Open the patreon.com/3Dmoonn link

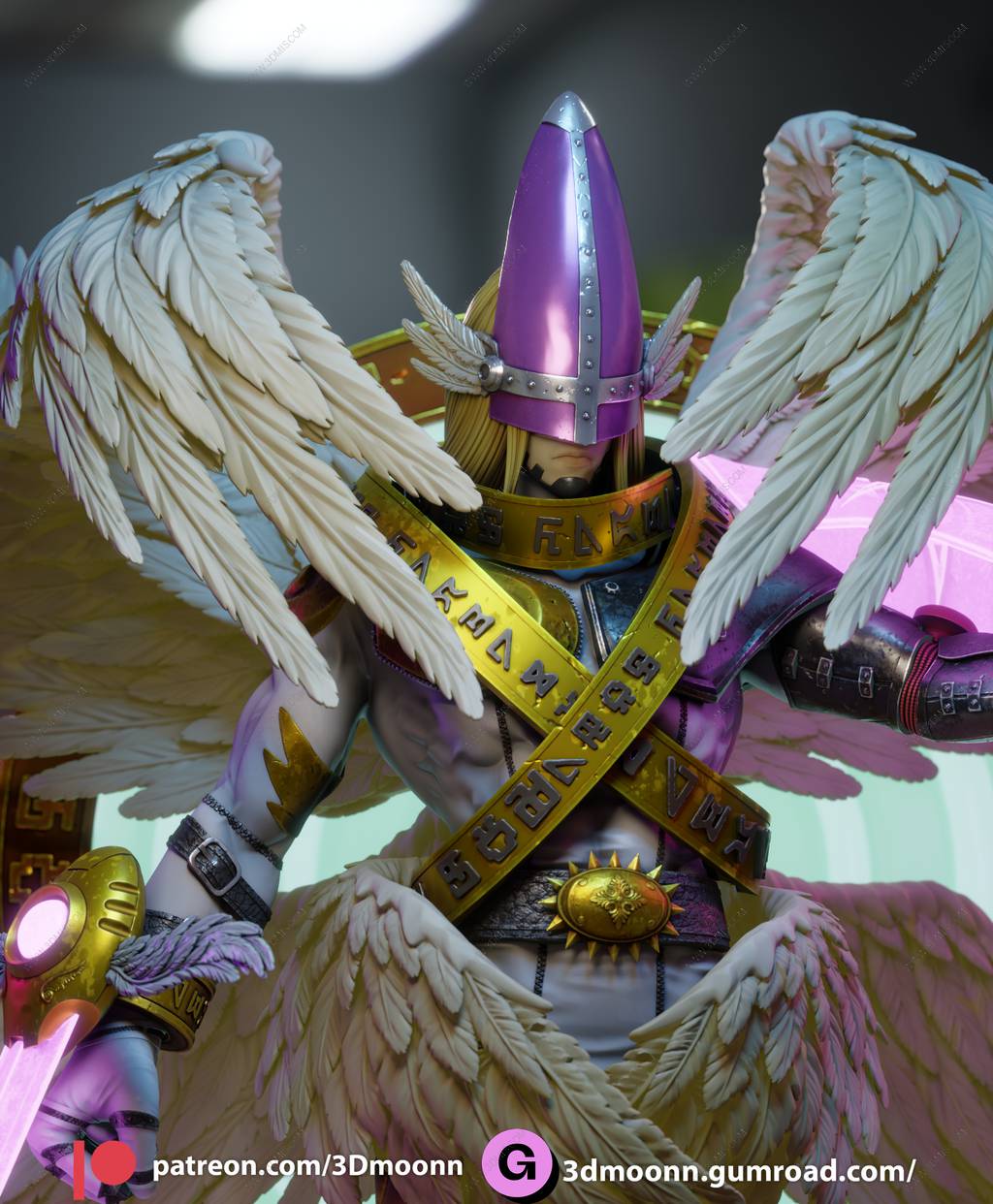[x=306, y=1166]
